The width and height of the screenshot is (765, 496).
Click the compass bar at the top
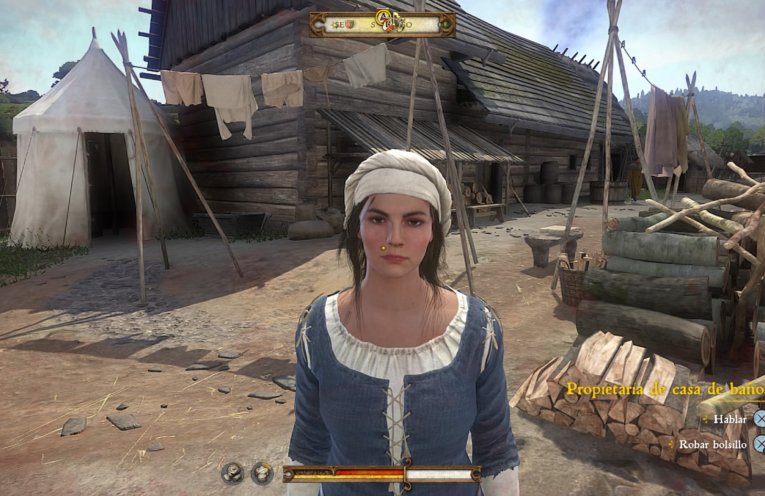pos(381,24)
